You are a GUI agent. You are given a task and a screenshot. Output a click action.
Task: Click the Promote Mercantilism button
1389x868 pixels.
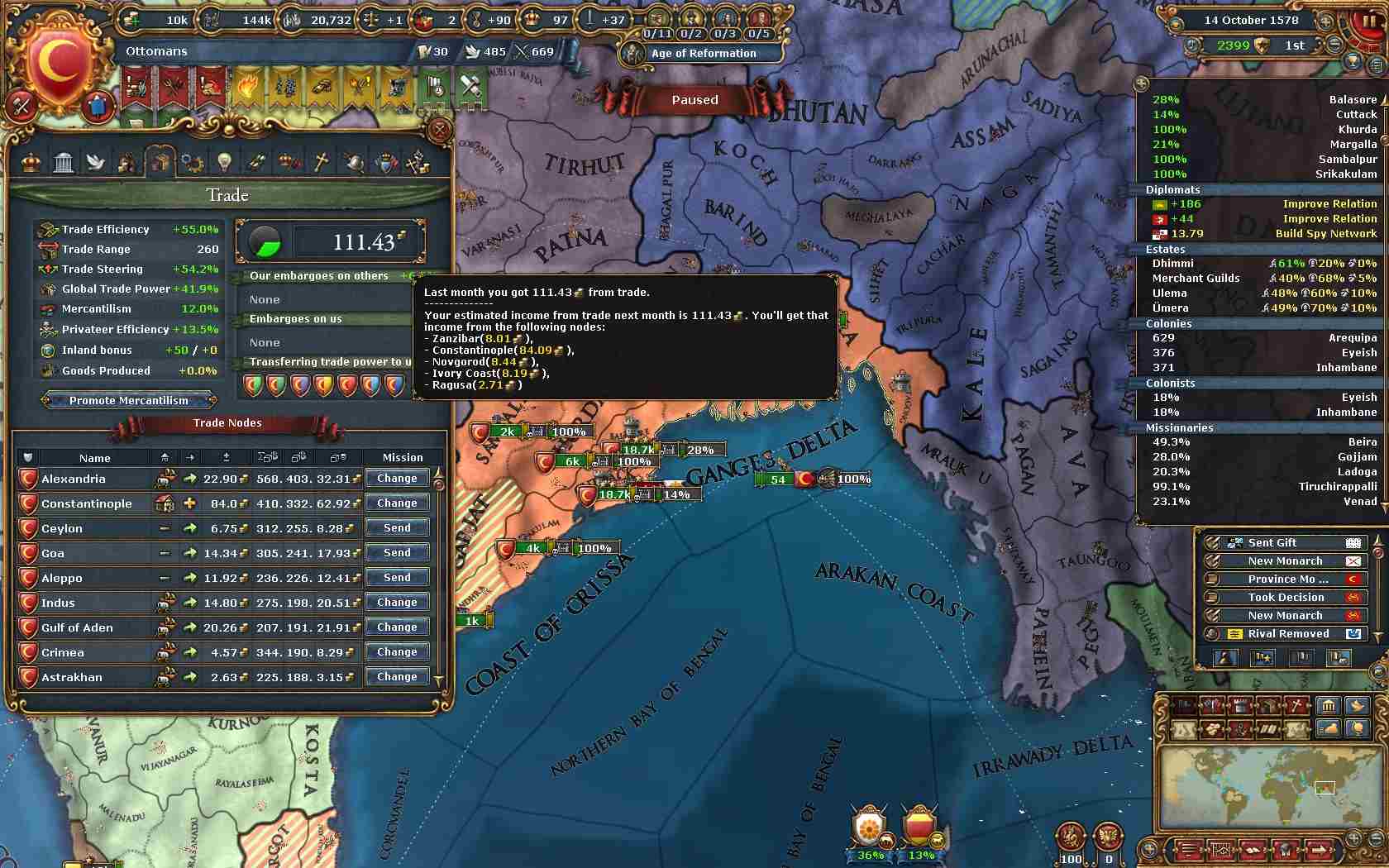(129, 401)
